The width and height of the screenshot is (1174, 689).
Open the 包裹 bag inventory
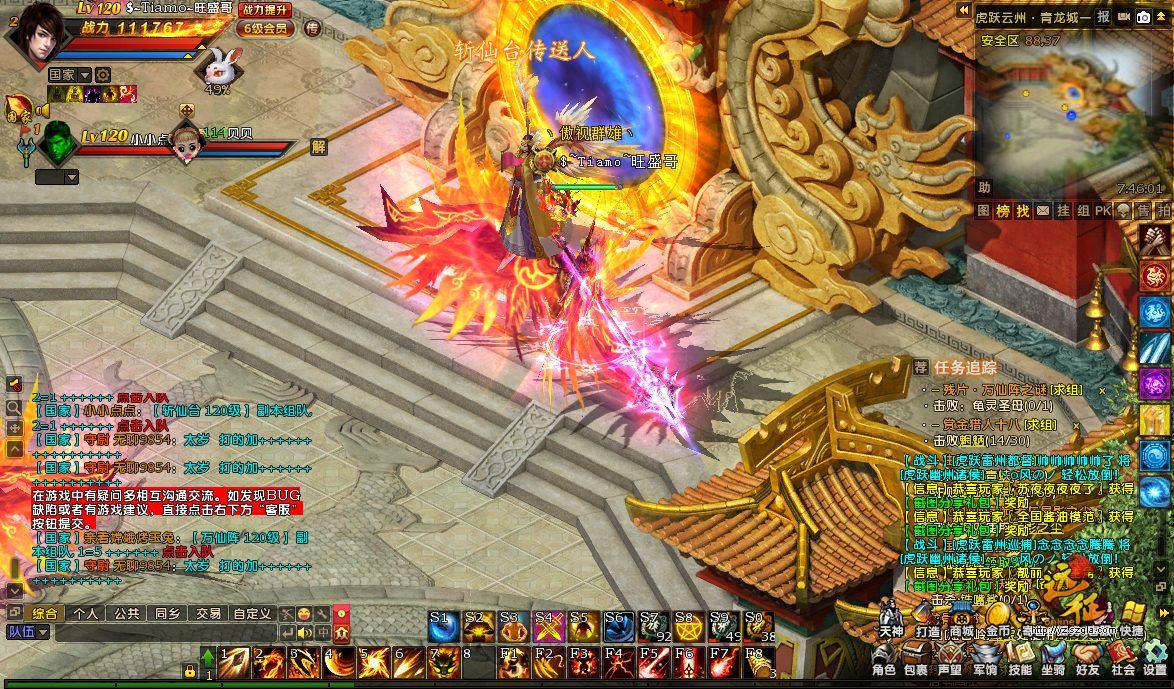[x=915, y=660]
